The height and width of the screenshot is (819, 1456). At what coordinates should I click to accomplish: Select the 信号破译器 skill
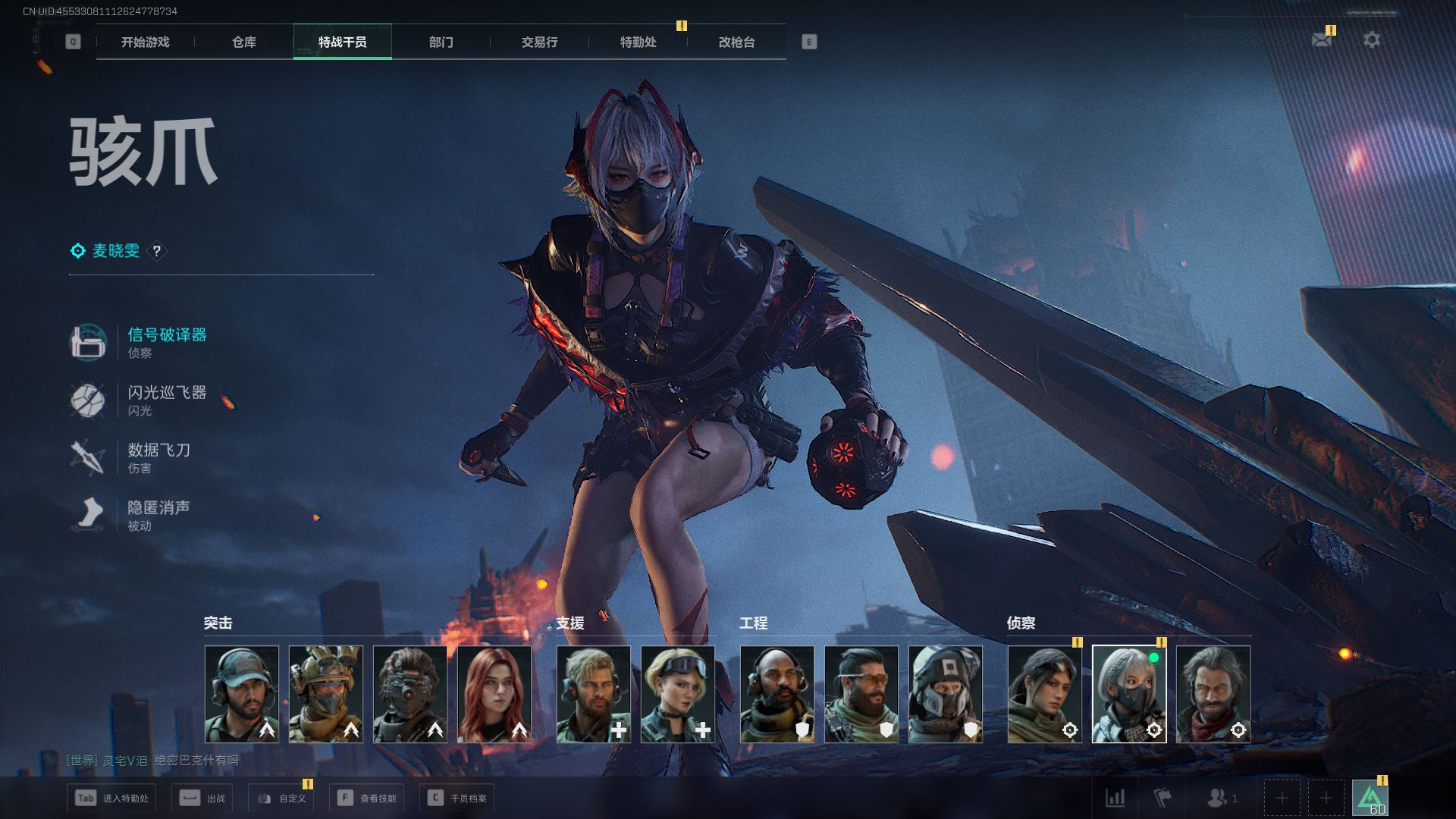(167, 334)
